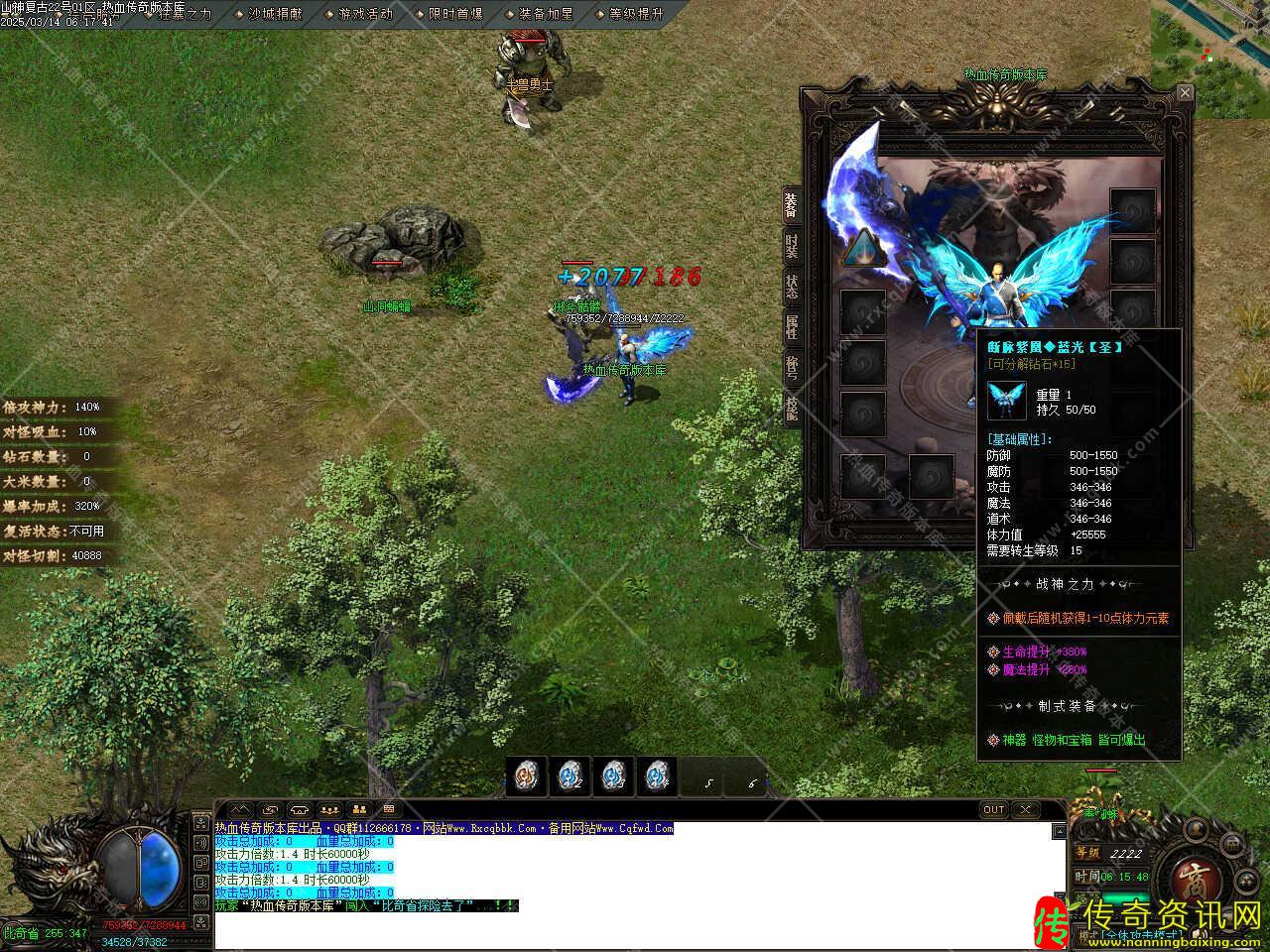Use the blue scroll in hotbar slot two
Screen dimensions: 1270x952
pyautogui.click(x=570, y=775)
